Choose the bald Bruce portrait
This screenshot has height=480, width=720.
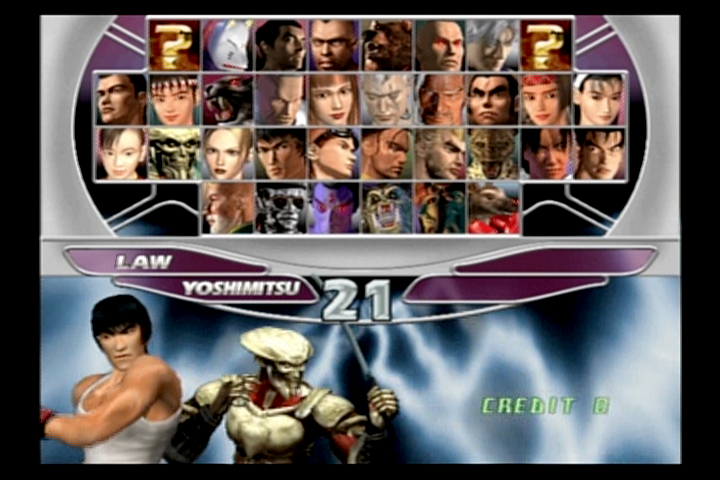(334, 46)
